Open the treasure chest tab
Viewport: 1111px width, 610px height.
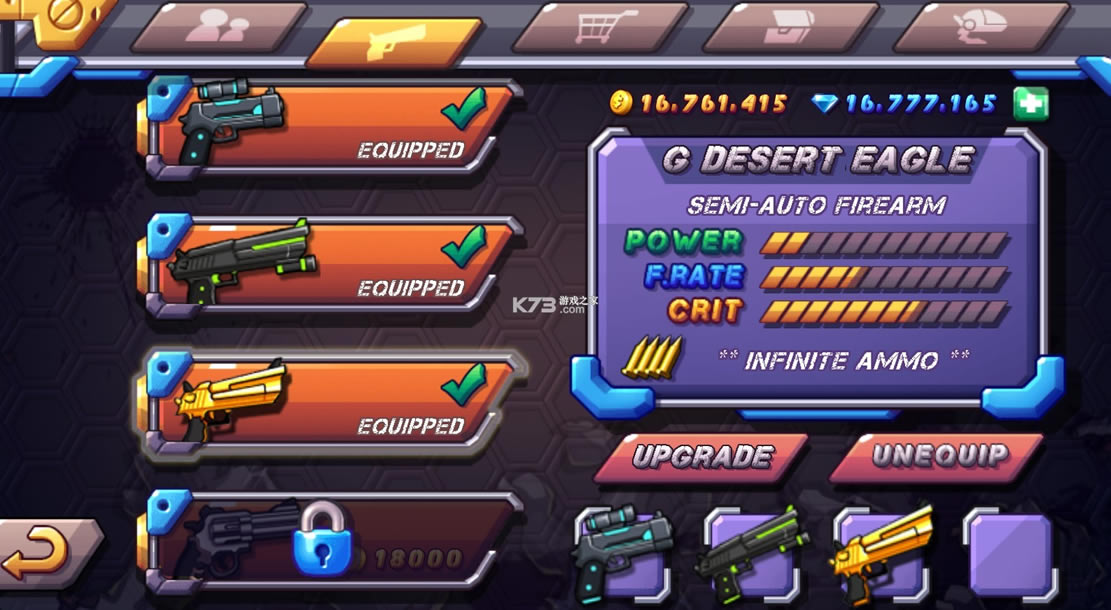click(x=792, y=27)
